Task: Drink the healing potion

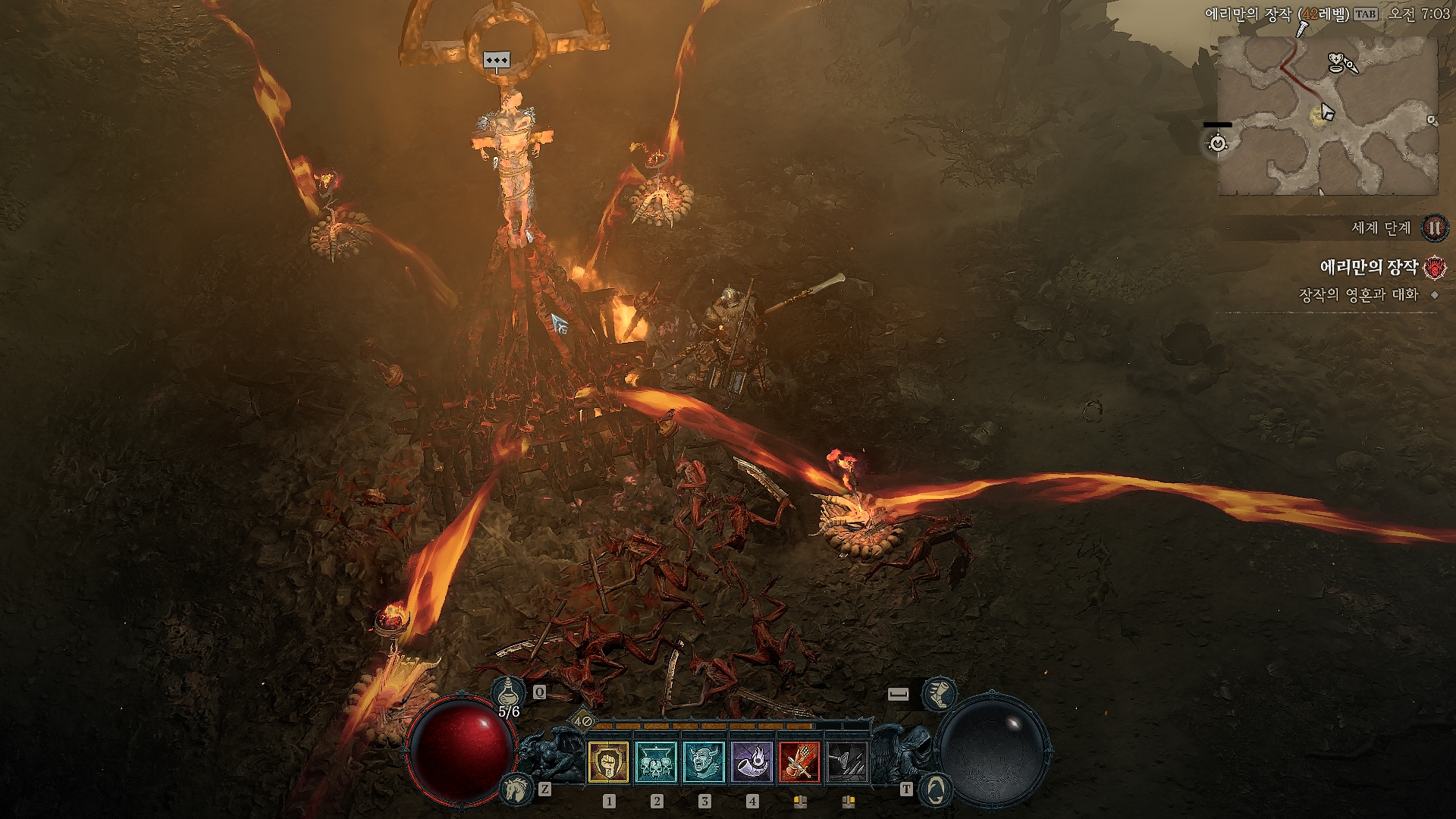Action: point(508,693)
